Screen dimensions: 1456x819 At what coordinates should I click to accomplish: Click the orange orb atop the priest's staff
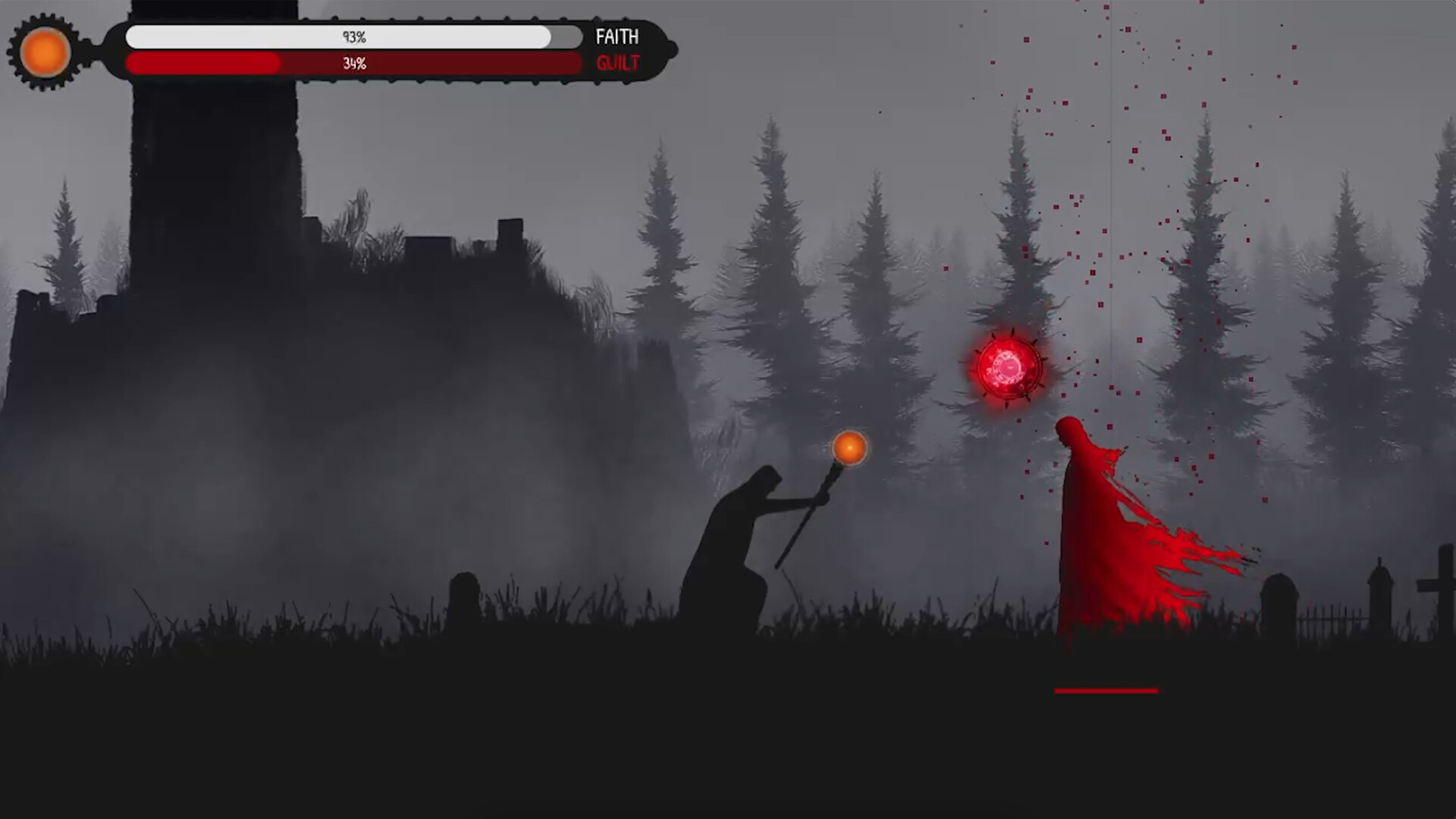pos(849,448)
